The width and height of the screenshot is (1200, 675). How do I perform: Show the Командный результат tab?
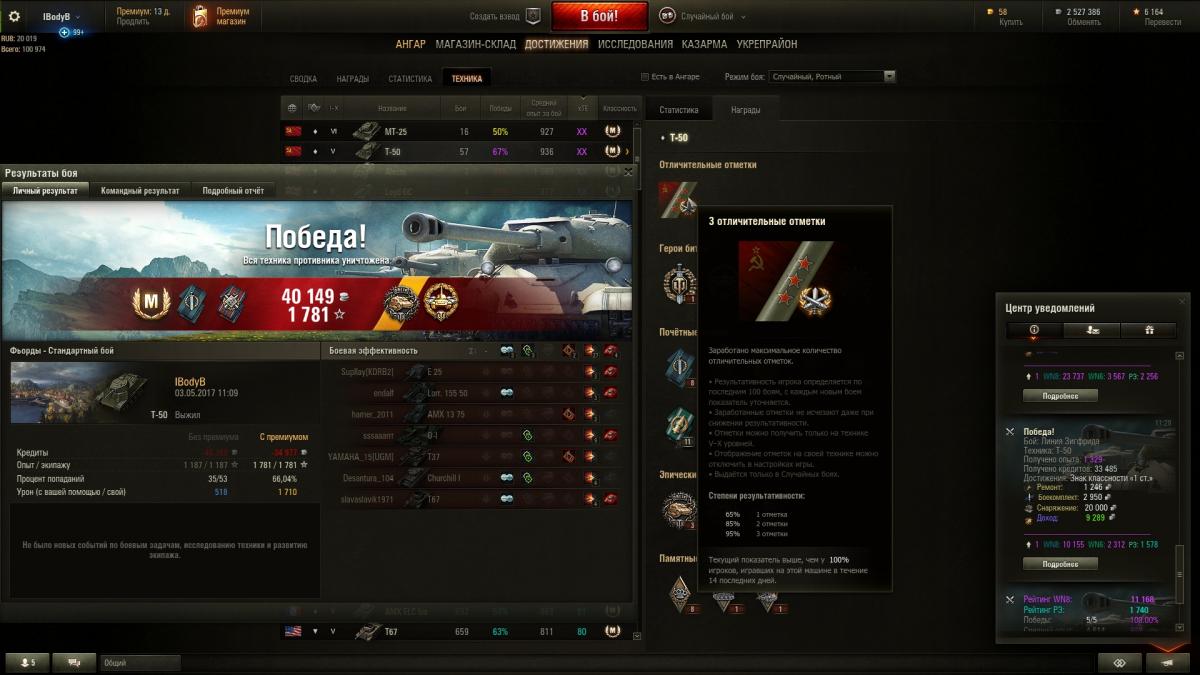[x=140, y=190]
